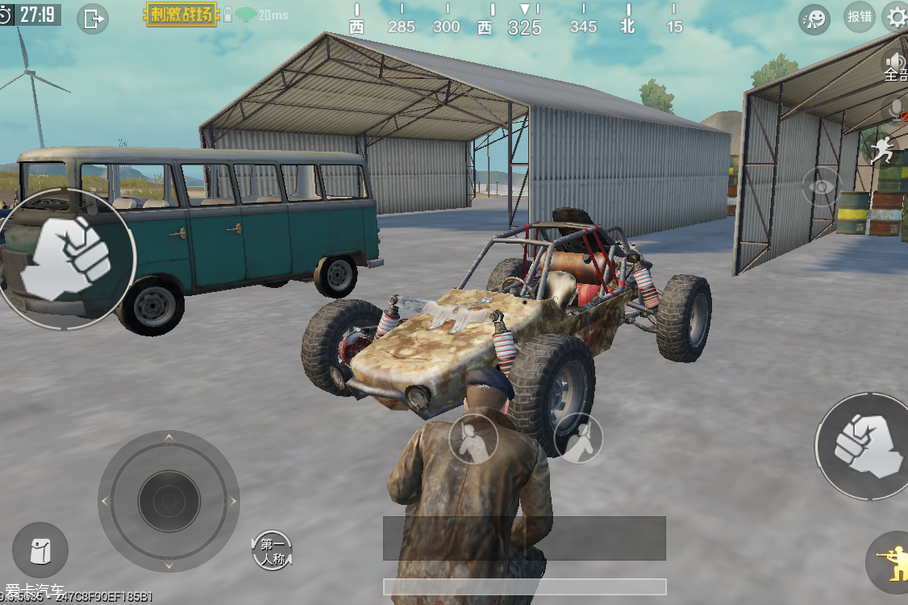
Task: Tap the prone stance icon
Action: [x=578, y=438]
